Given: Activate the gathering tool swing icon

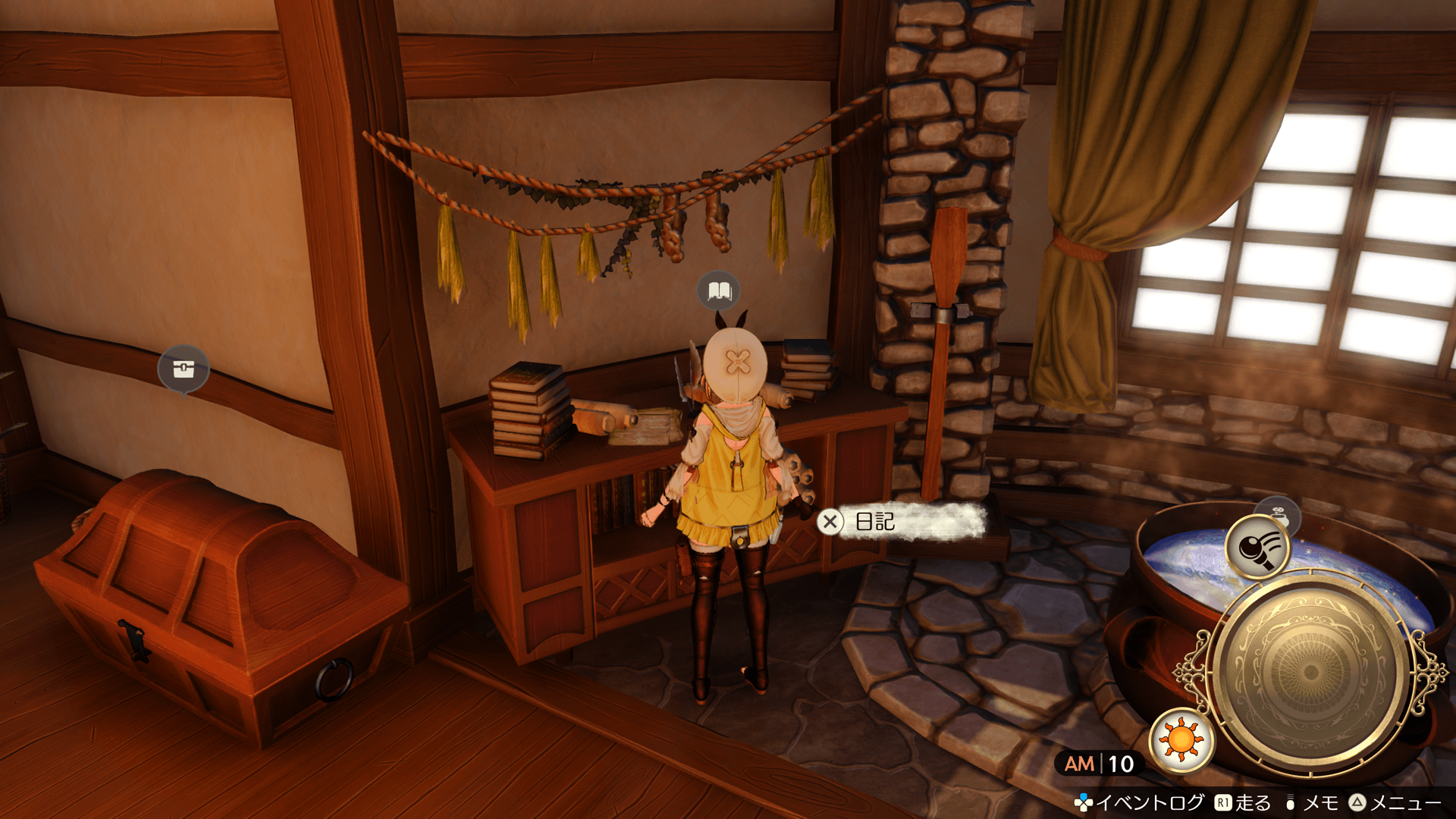Looking at the screenshot, I should click(1257, 546).
